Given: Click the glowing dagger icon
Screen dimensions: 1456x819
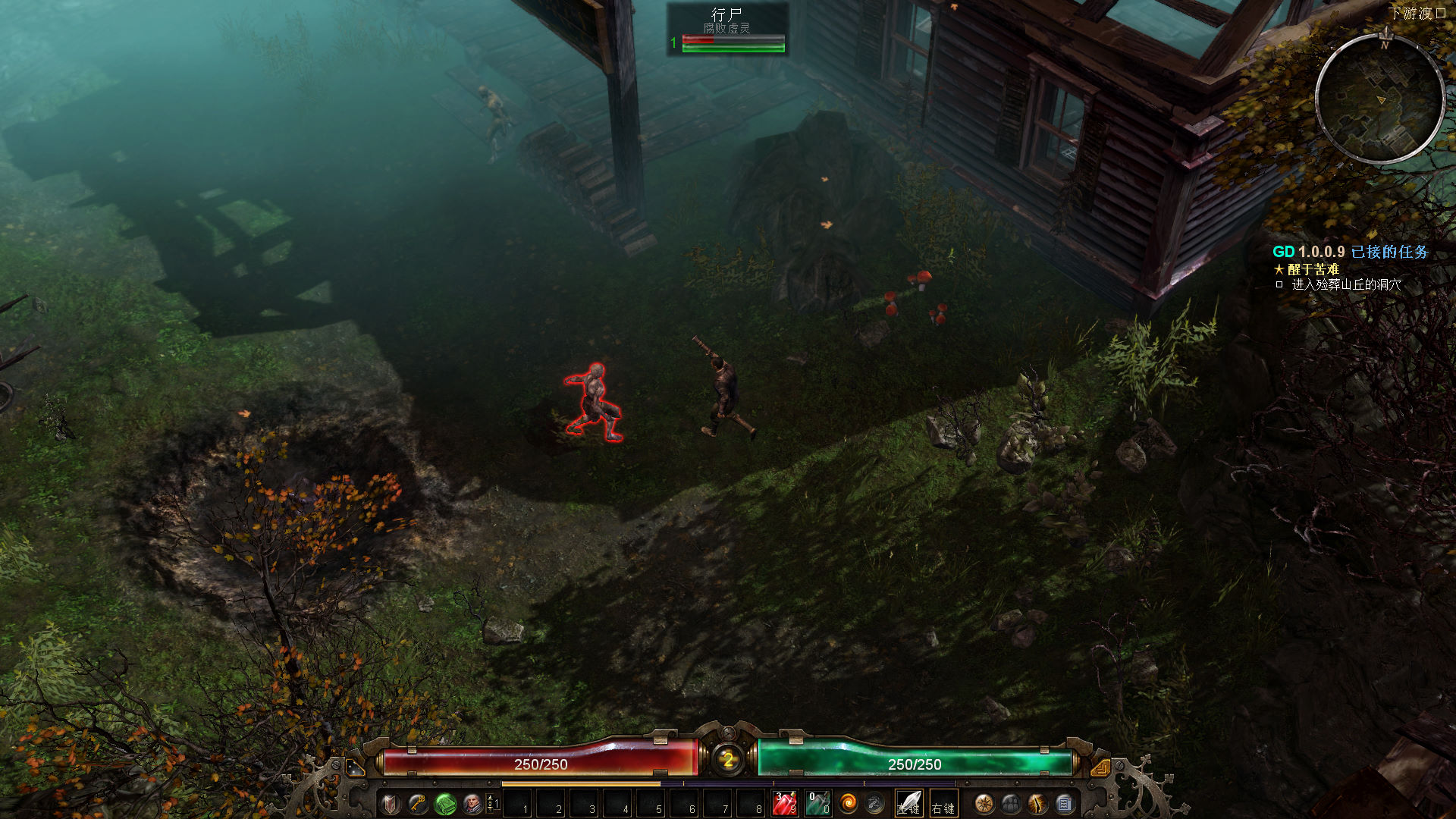Looking at the screenshot, I should (1037, 804).
